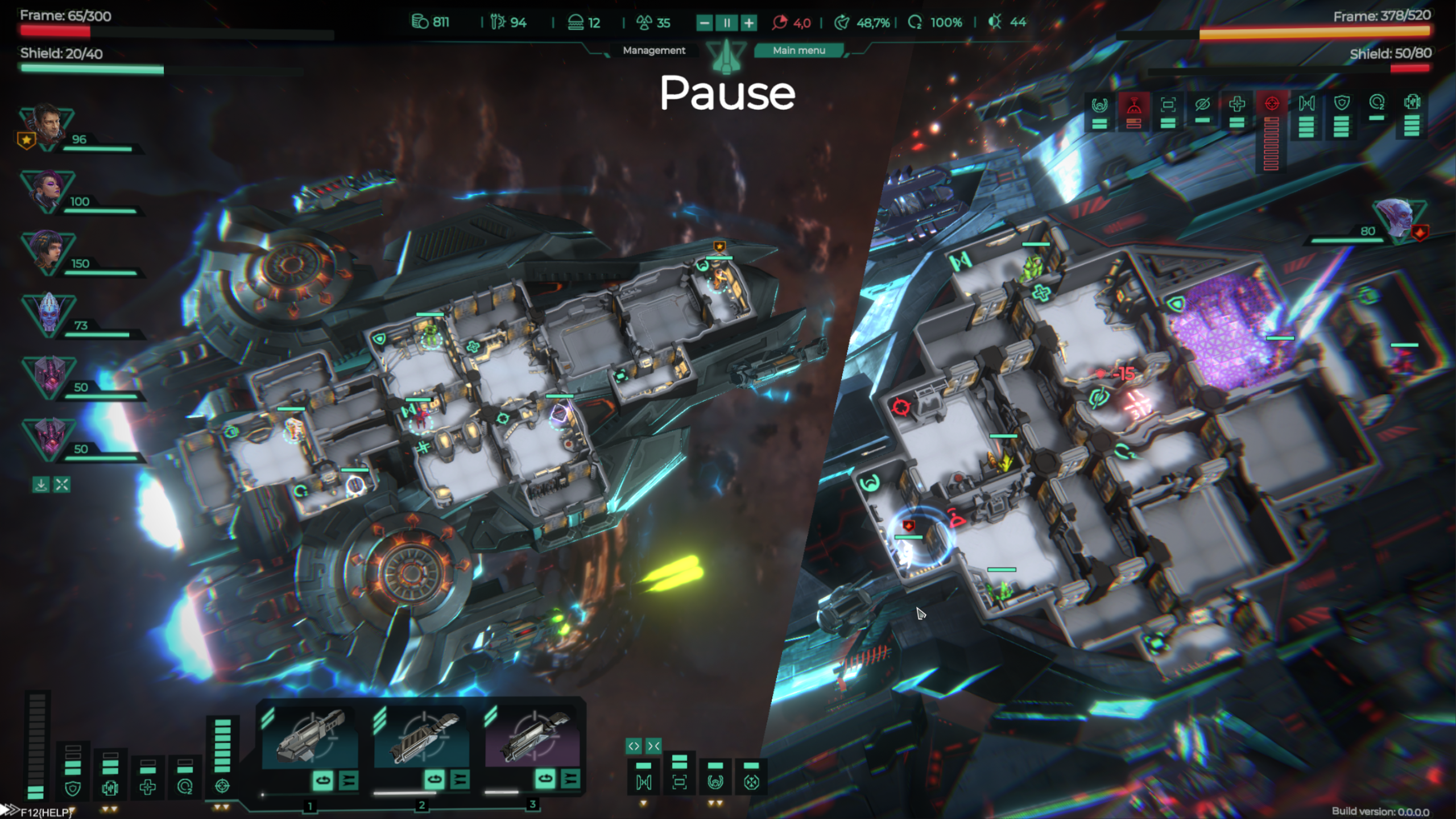This screenshot has width=1456, height=819.
Task: Open the Management panel
Action: (654, 51)
